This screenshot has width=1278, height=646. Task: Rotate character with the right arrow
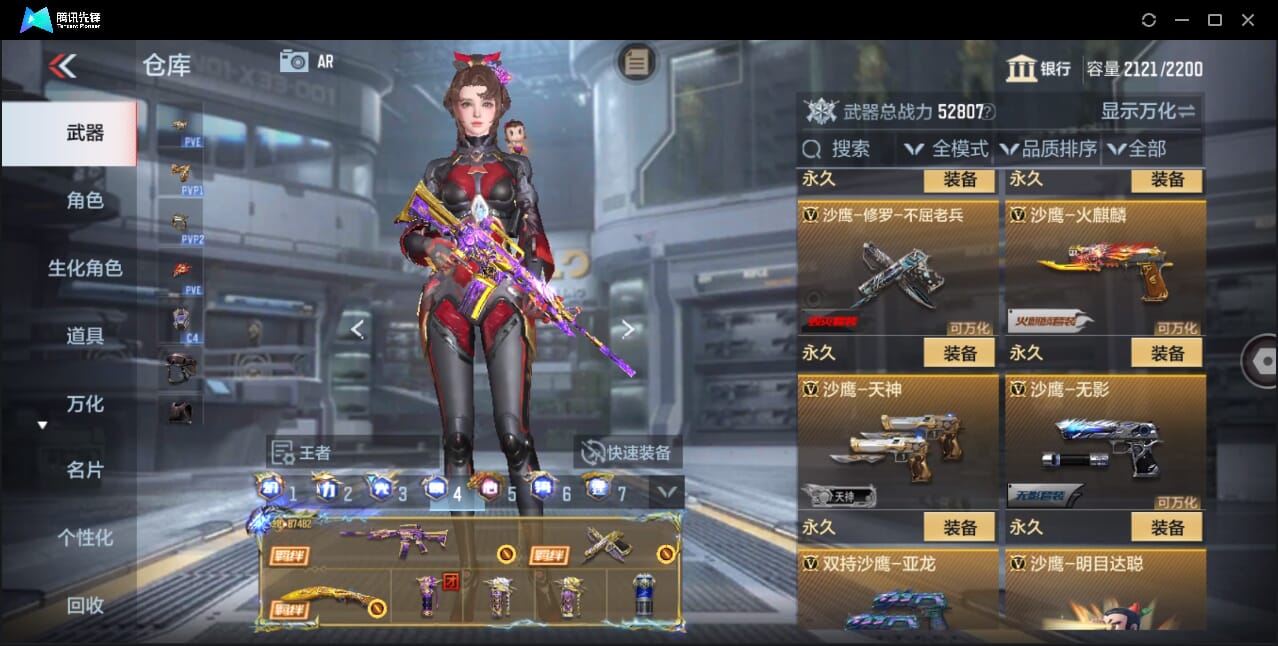628,328
